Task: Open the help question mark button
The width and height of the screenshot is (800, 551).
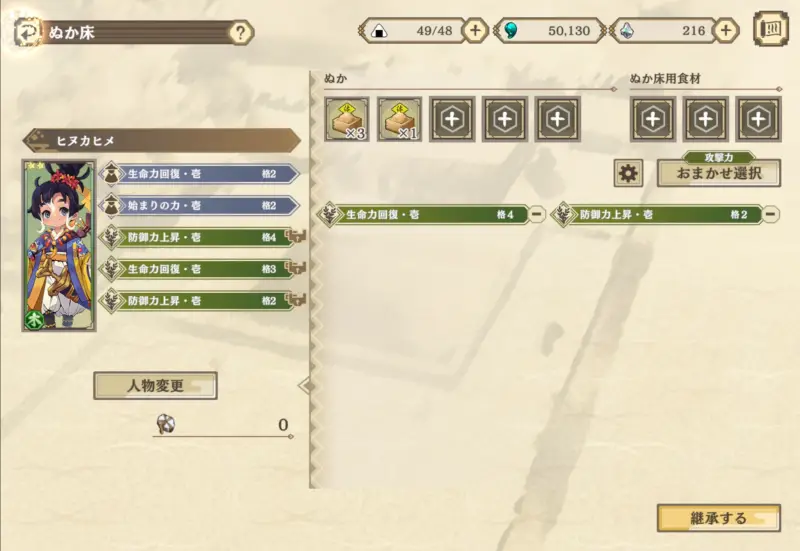Action: pyautogui.click(x=240, y=32)
